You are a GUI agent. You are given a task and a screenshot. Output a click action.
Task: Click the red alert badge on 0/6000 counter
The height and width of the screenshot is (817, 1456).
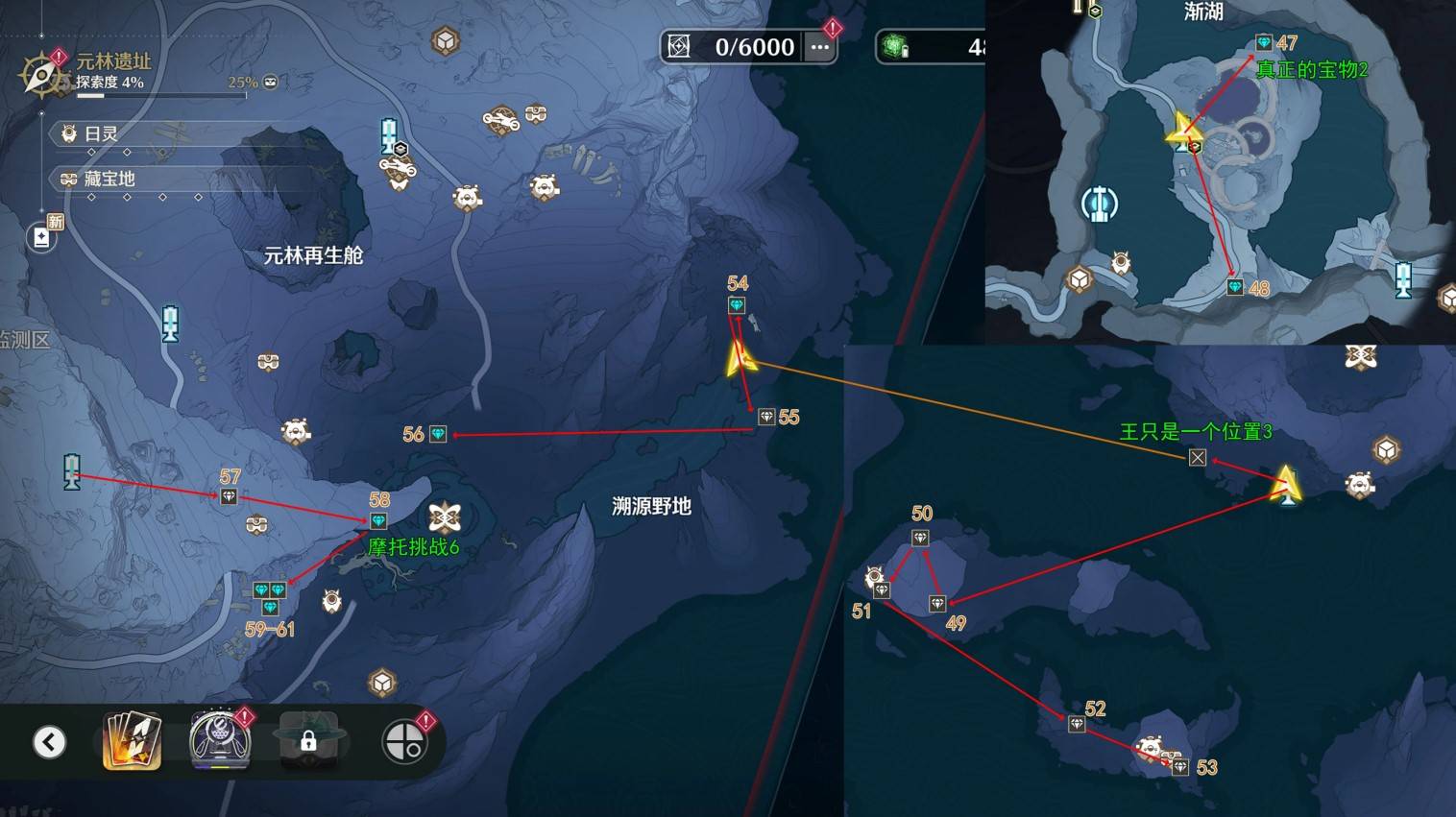pyautogui.click(x=833, y=30)
